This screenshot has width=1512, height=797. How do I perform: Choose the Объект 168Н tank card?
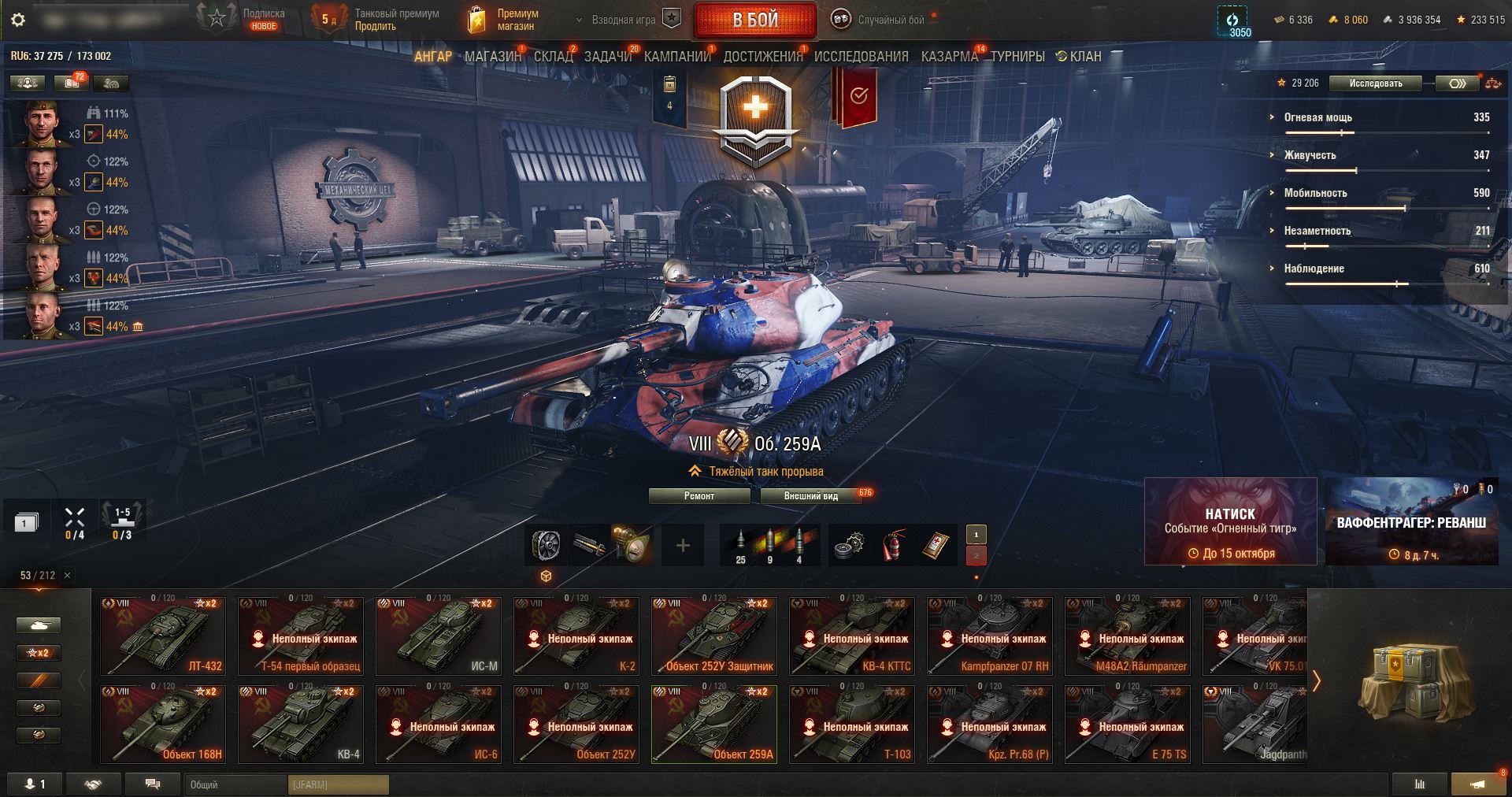tap(163, 724)
